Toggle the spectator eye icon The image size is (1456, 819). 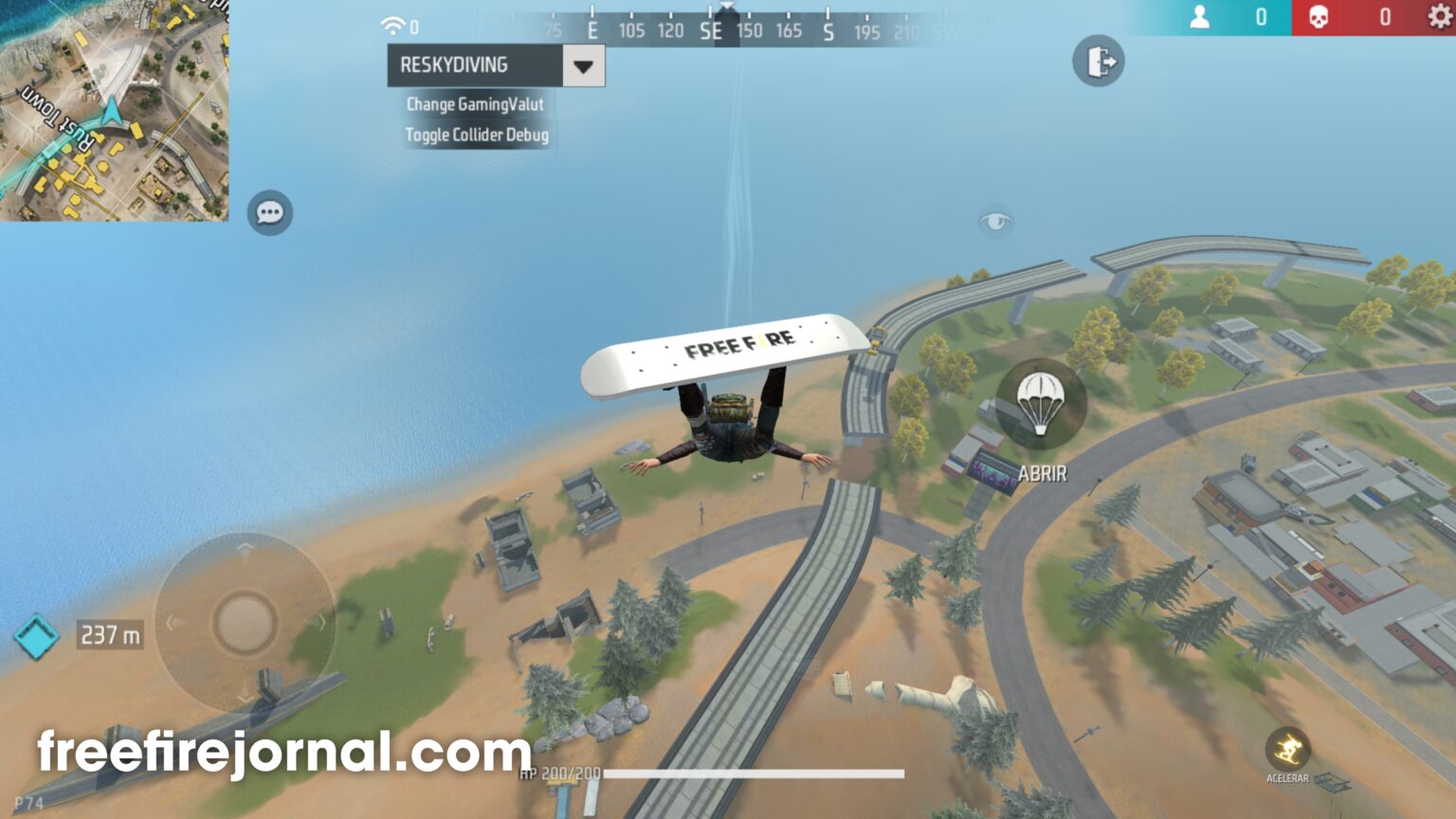996,218
